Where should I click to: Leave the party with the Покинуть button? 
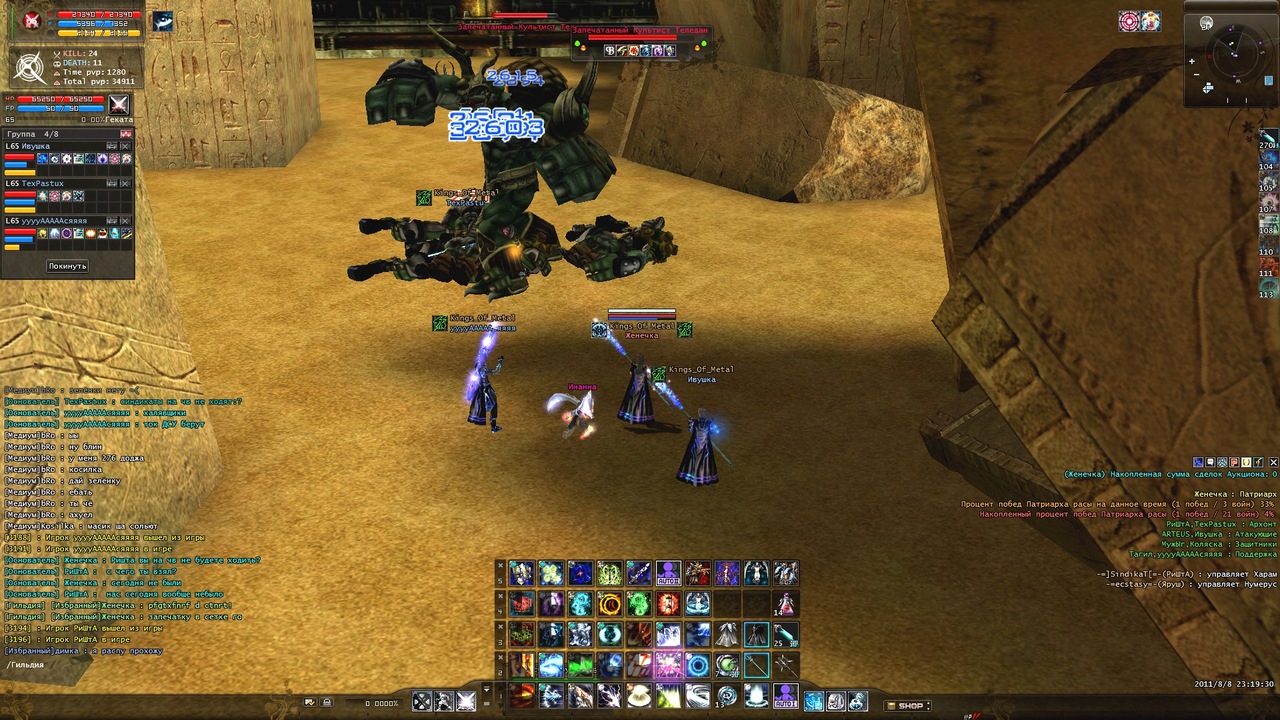[x=67, y=266]
